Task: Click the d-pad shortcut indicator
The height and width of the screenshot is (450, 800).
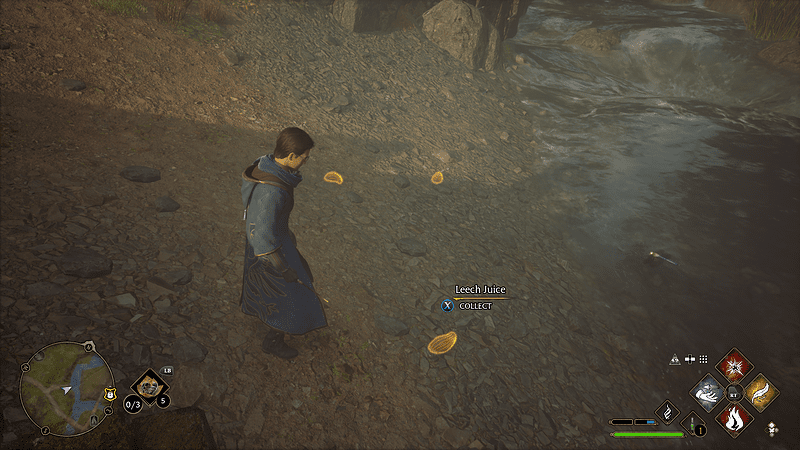Action: click(x=771, y=428)
